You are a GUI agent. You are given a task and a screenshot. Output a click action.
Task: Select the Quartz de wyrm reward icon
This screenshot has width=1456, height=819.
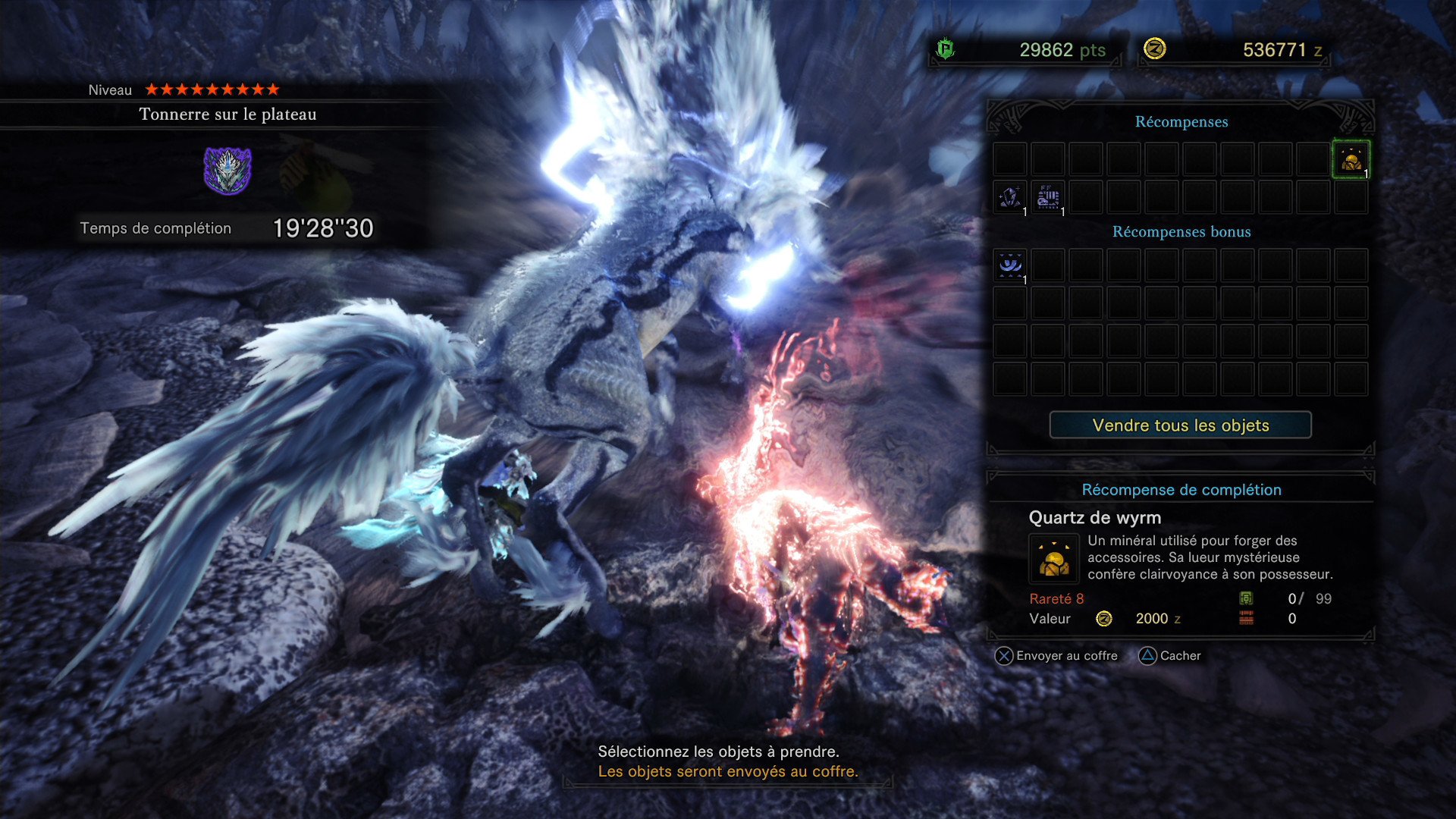pyautogui.click(x=1053, y=560)
